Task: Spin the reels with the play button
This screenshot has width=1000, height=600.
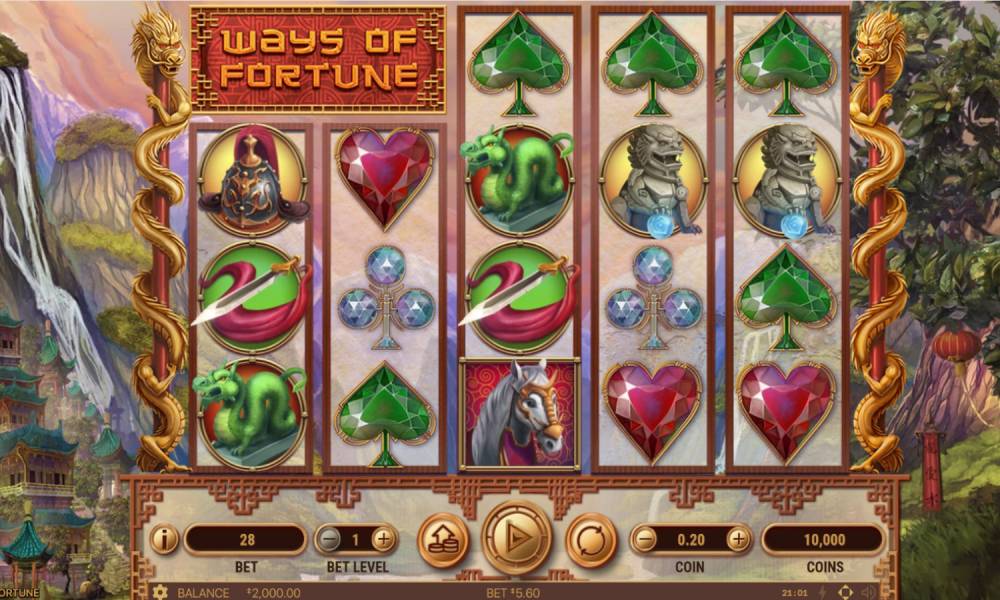Action: point(516,538)
